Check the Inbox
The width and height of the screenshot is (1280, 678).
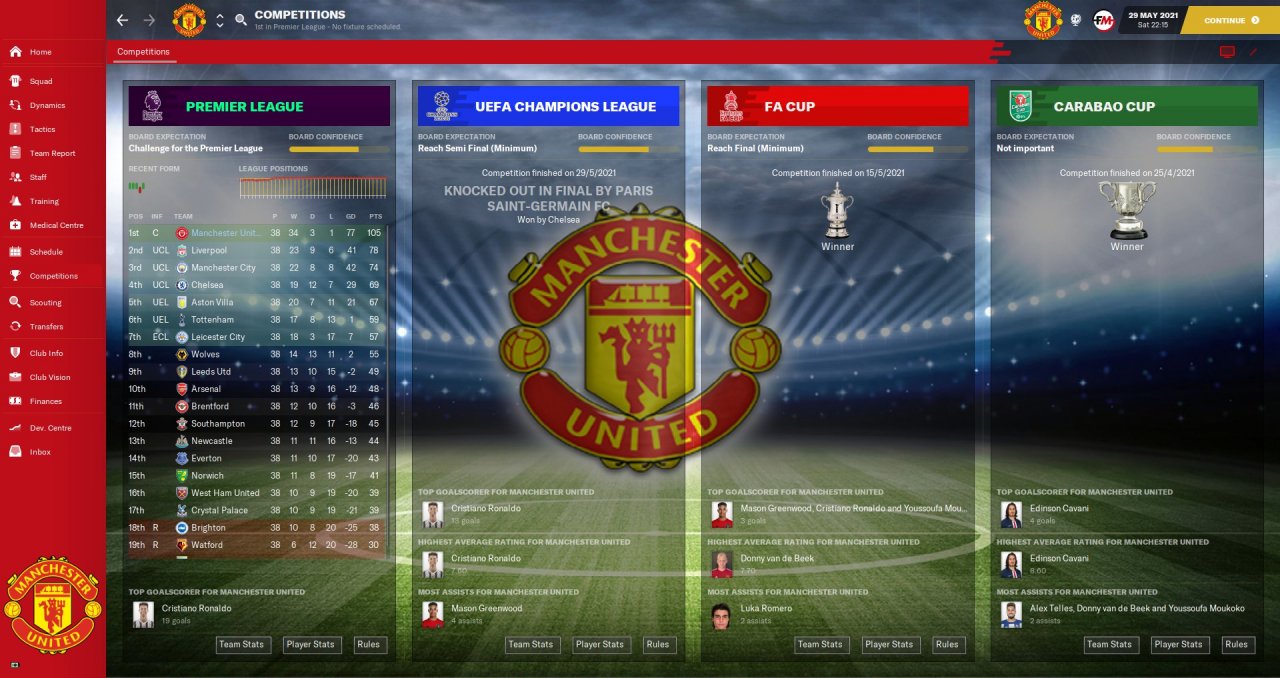coord(40,452)
